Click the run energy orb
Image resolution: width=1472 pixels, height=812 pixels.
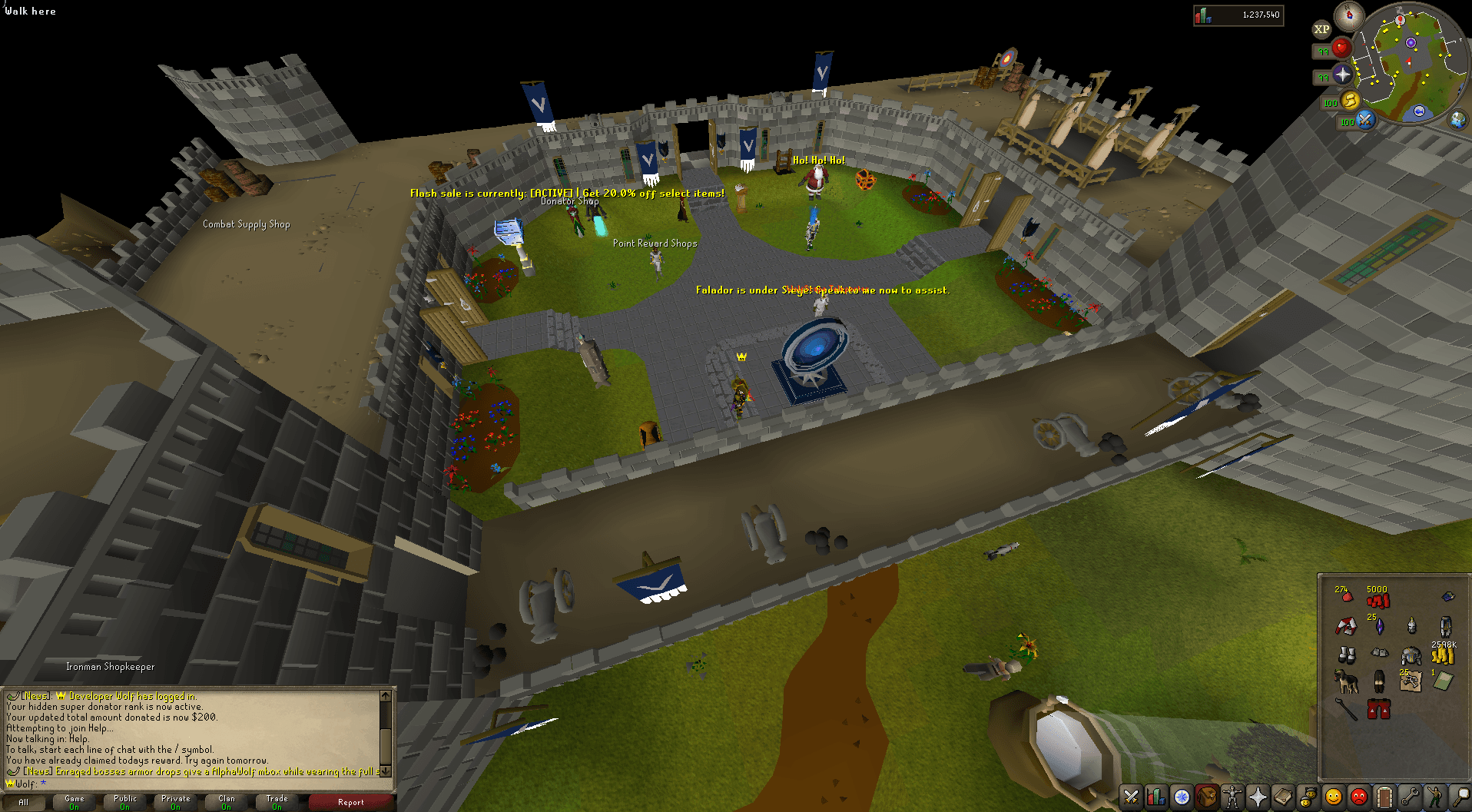(1350, 101)
